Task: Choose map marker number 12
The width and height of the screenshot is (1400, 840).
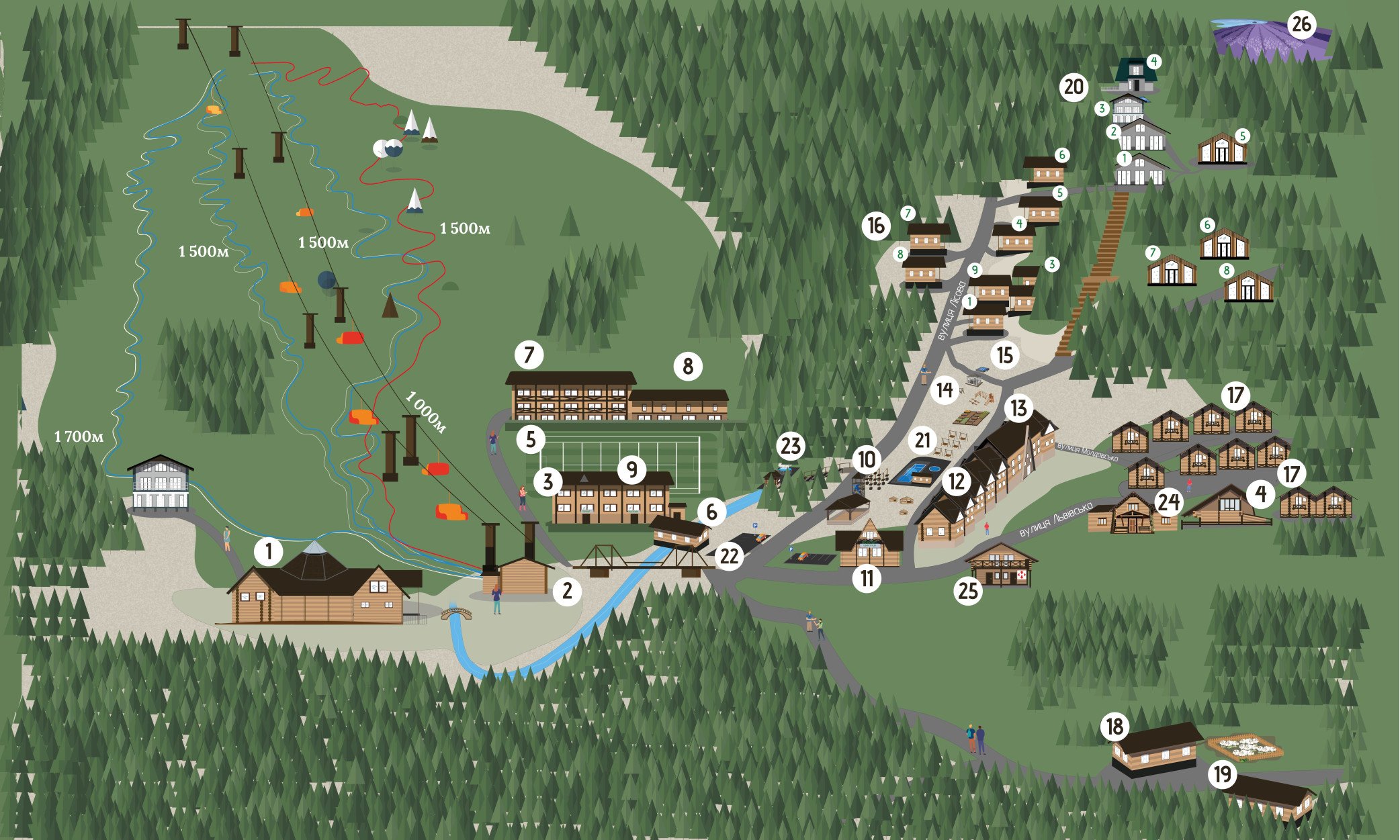Action: point(957,481)
